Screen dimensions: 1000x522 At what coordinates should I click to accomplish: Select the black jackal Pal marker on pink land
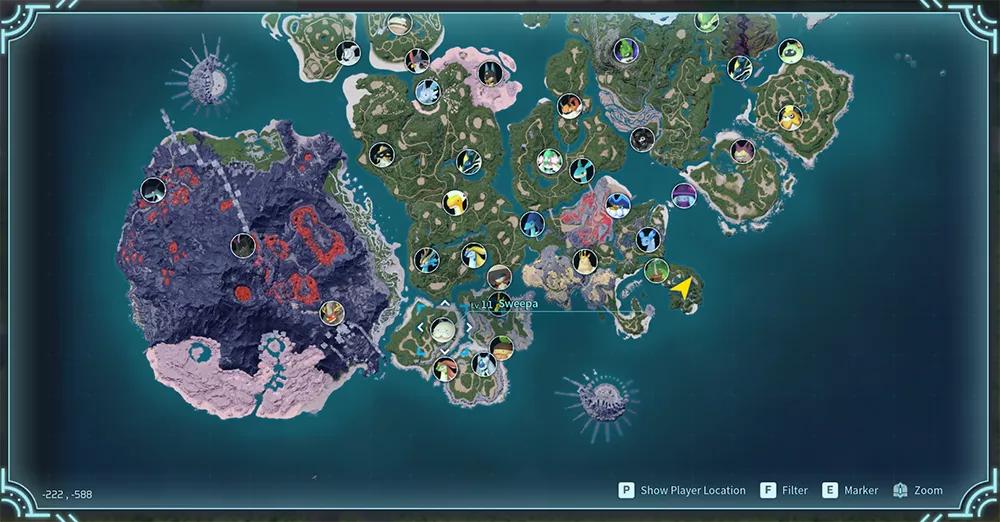[x=490, y=73]
